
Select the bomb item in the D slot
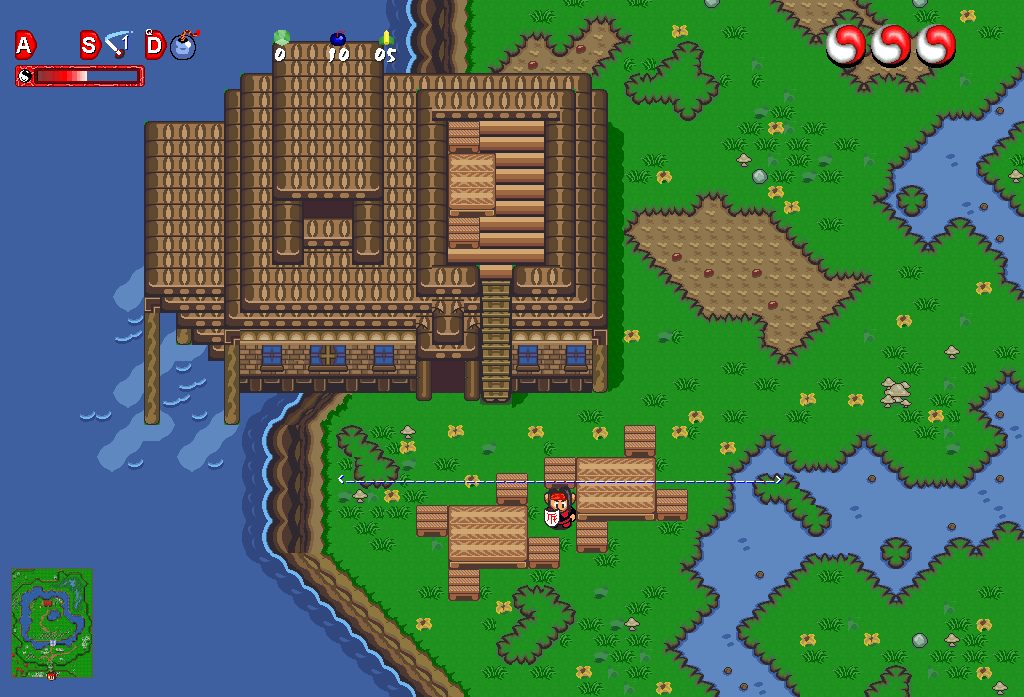184,46
